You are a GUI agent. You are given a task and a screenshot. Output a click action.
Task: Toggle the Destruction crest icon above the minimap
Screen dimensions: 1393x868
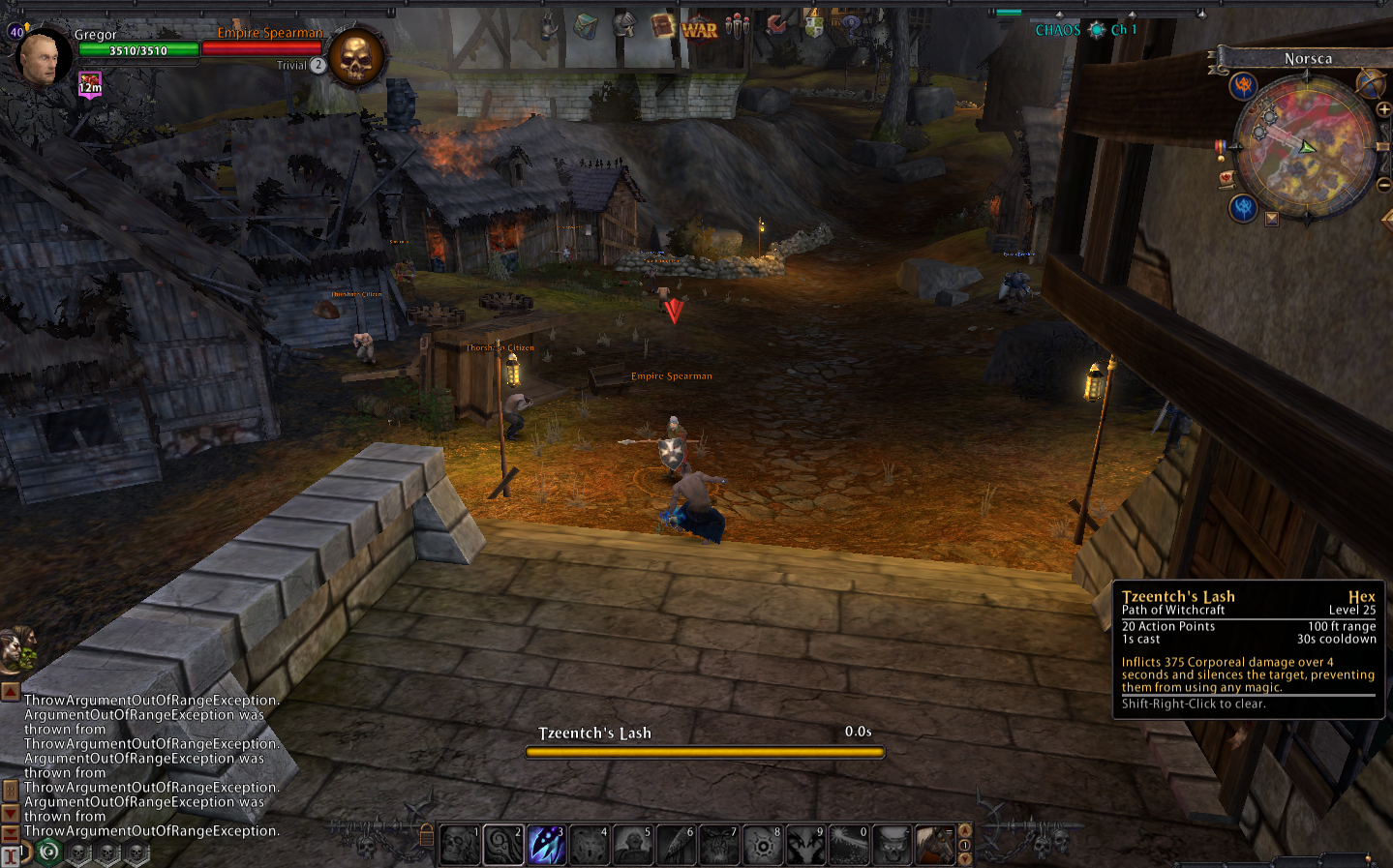[x=1244, y=85]
